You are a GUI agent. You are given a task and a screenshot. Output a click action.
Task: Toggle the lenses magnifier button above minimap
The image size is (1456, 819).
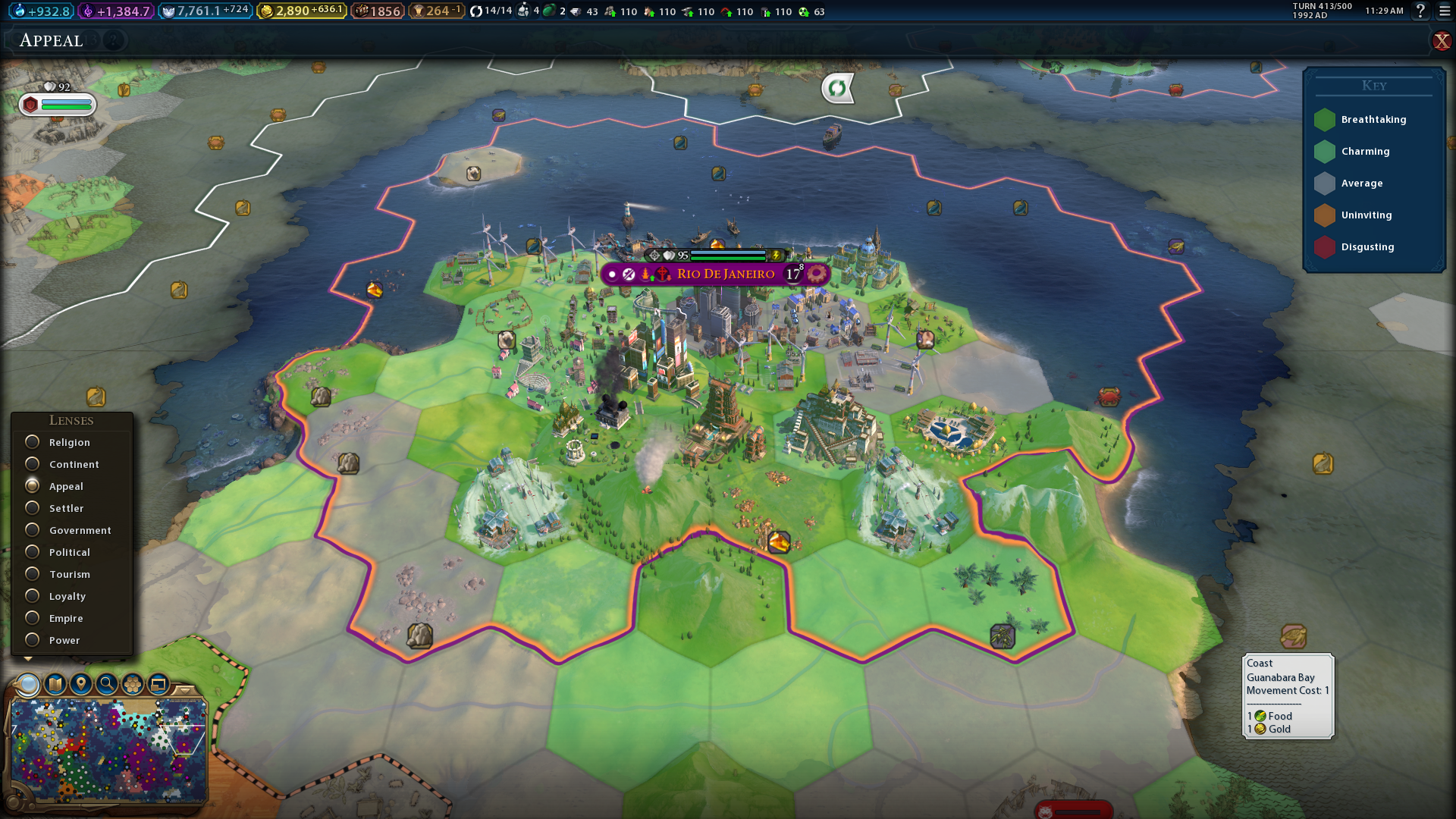pyautogui.click(x=29, y=685)
